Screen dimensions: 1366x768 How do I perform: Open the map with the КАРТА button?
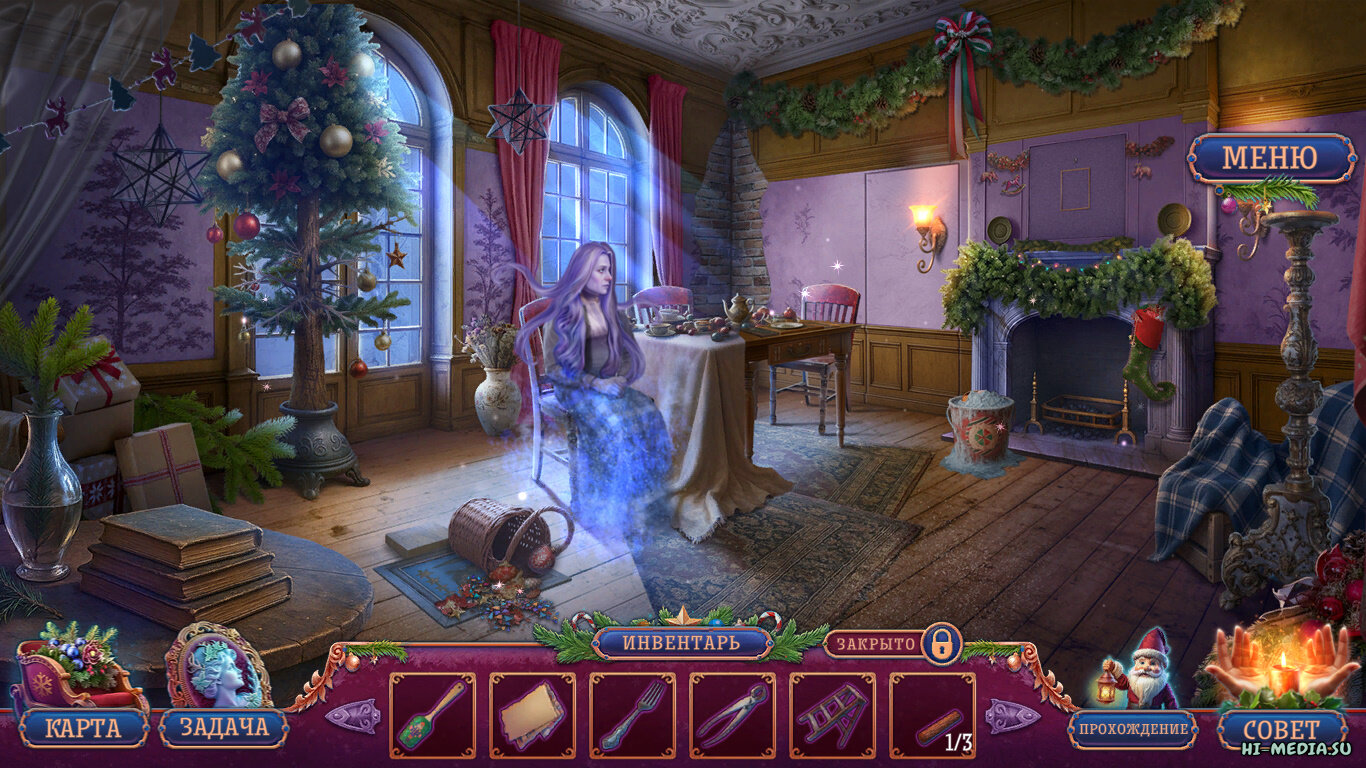[x=83, y=727]
